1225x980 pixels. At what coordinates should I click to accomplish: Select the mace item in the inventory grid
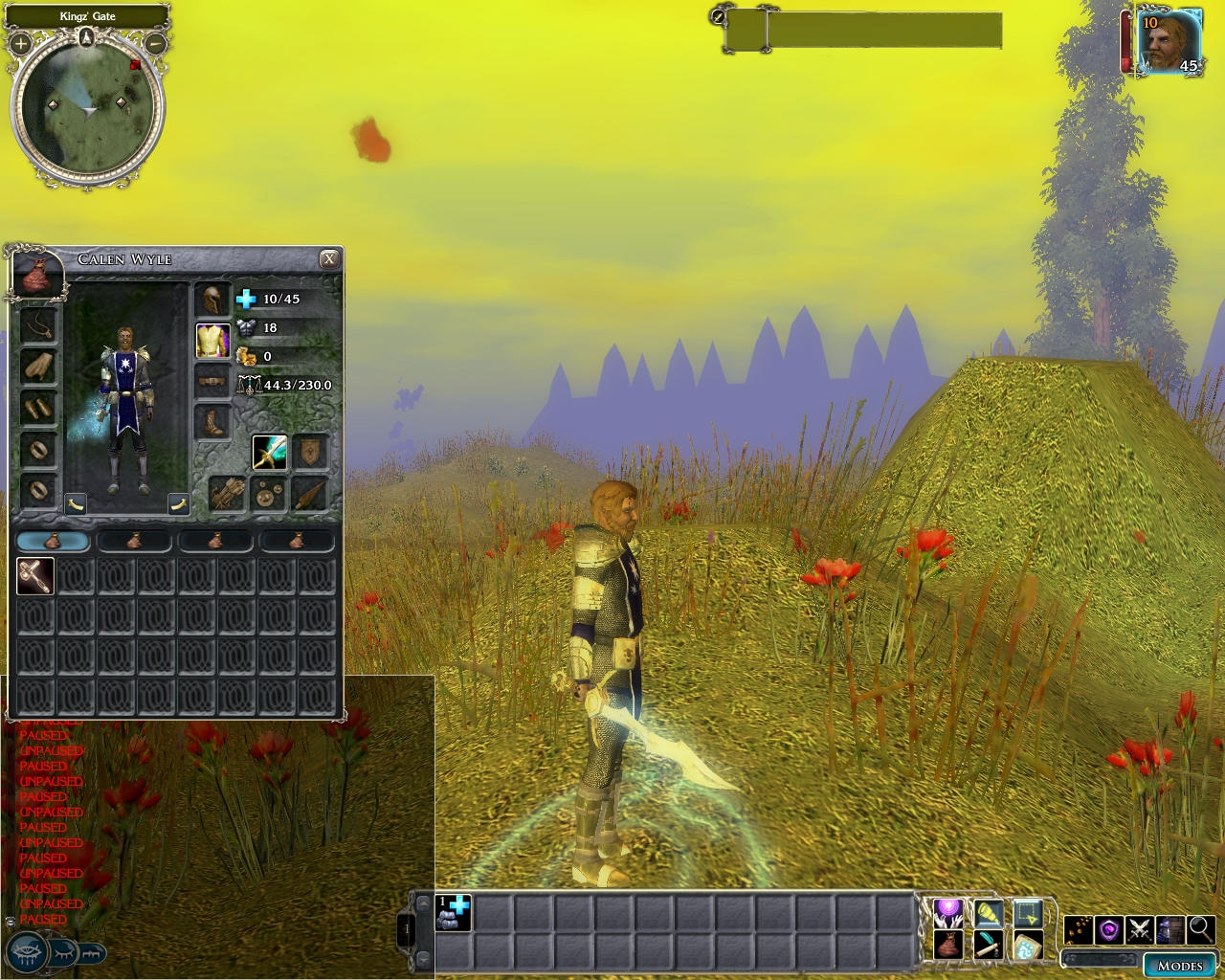(x=35, y=576)
